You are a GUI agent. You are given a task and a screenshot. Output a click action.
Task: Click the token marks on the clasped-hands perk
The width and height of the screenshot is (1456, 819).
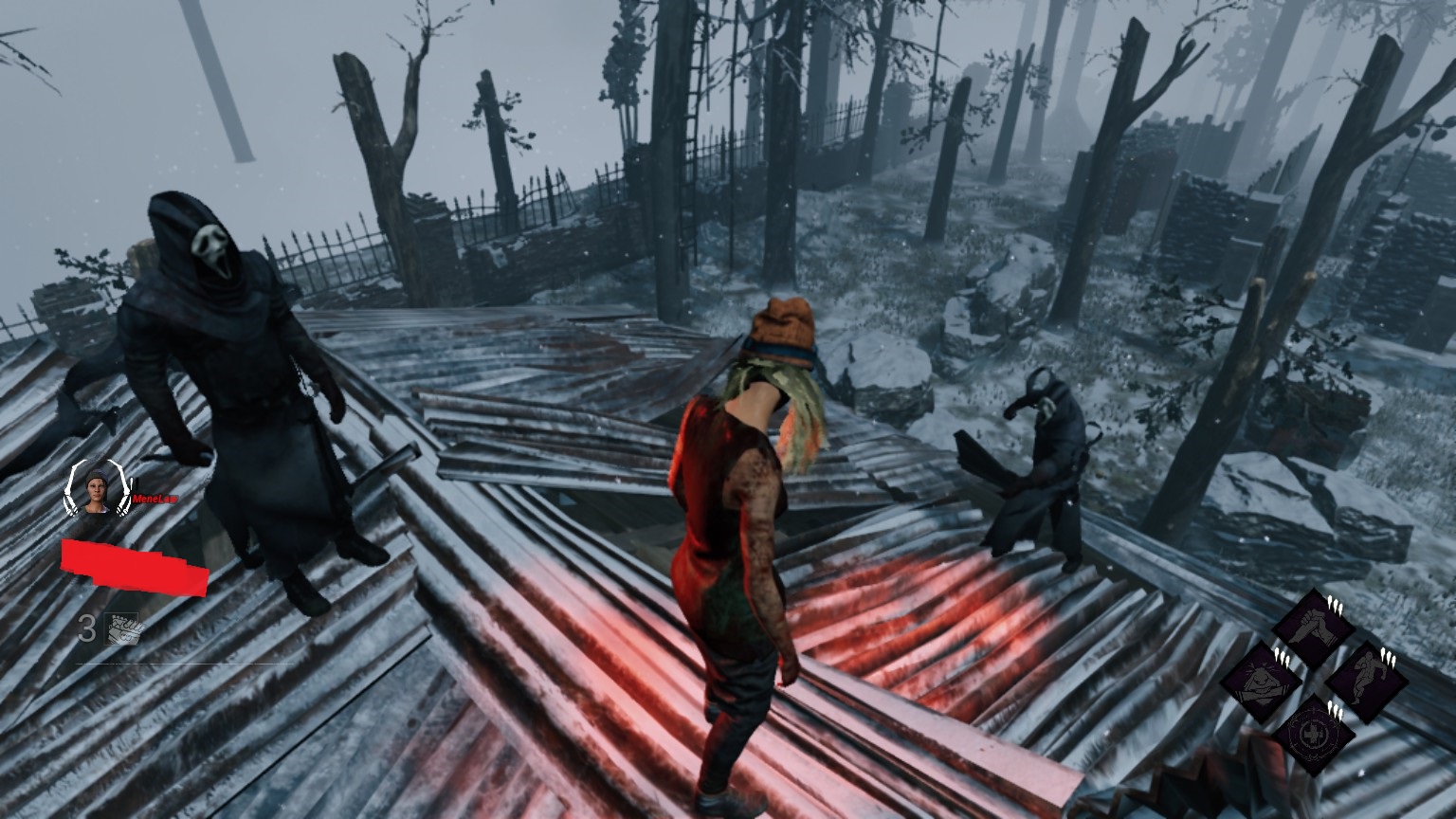pos(1335,604)
